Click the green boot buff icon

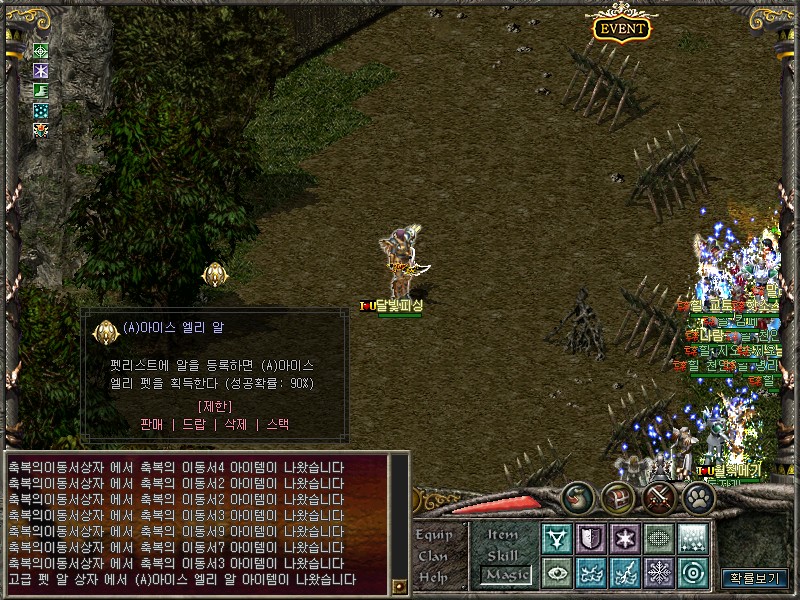[x=41, y=90]
